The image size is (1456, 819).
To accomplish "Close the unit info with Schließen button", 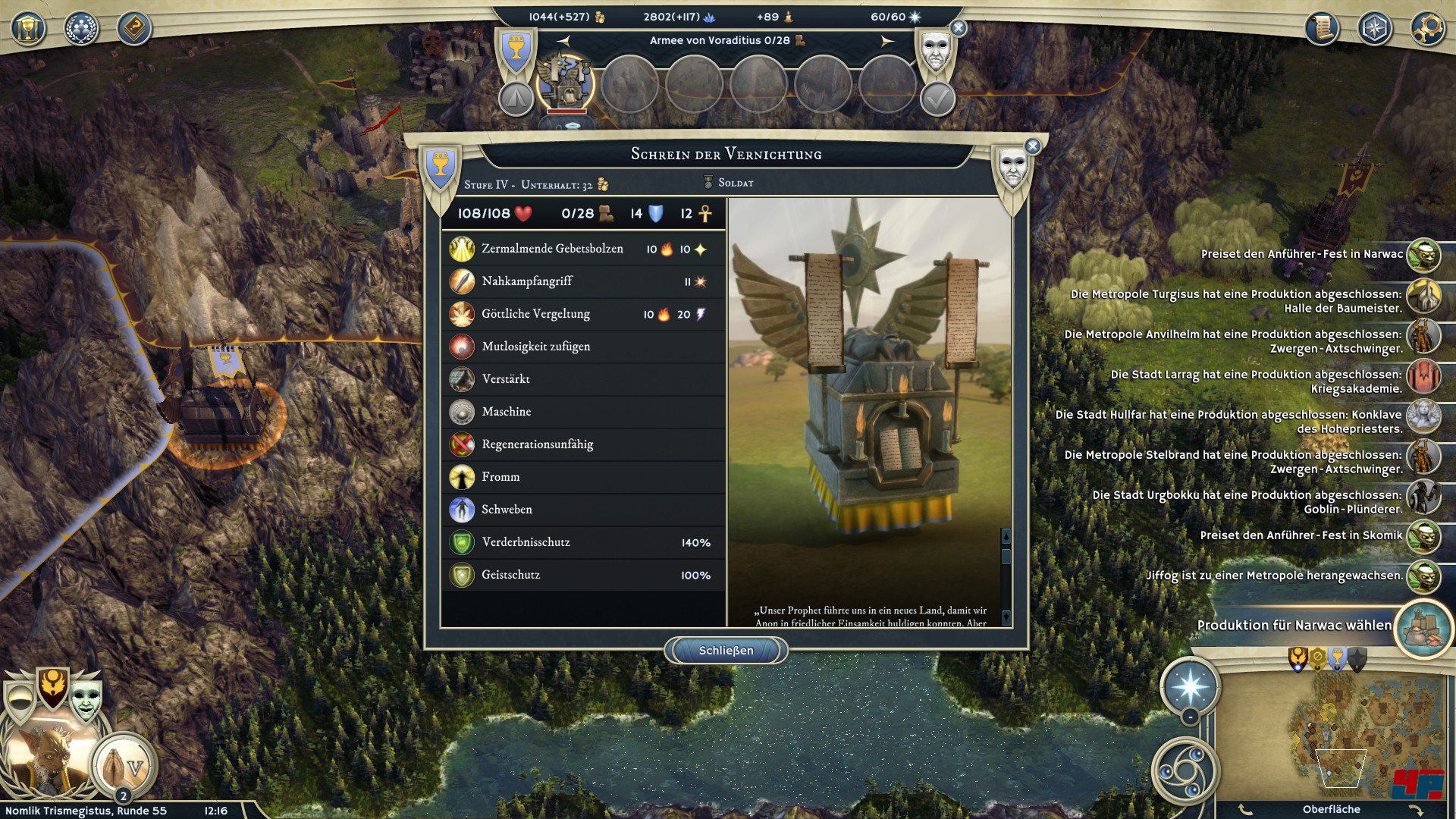I will tap(726, 651).
